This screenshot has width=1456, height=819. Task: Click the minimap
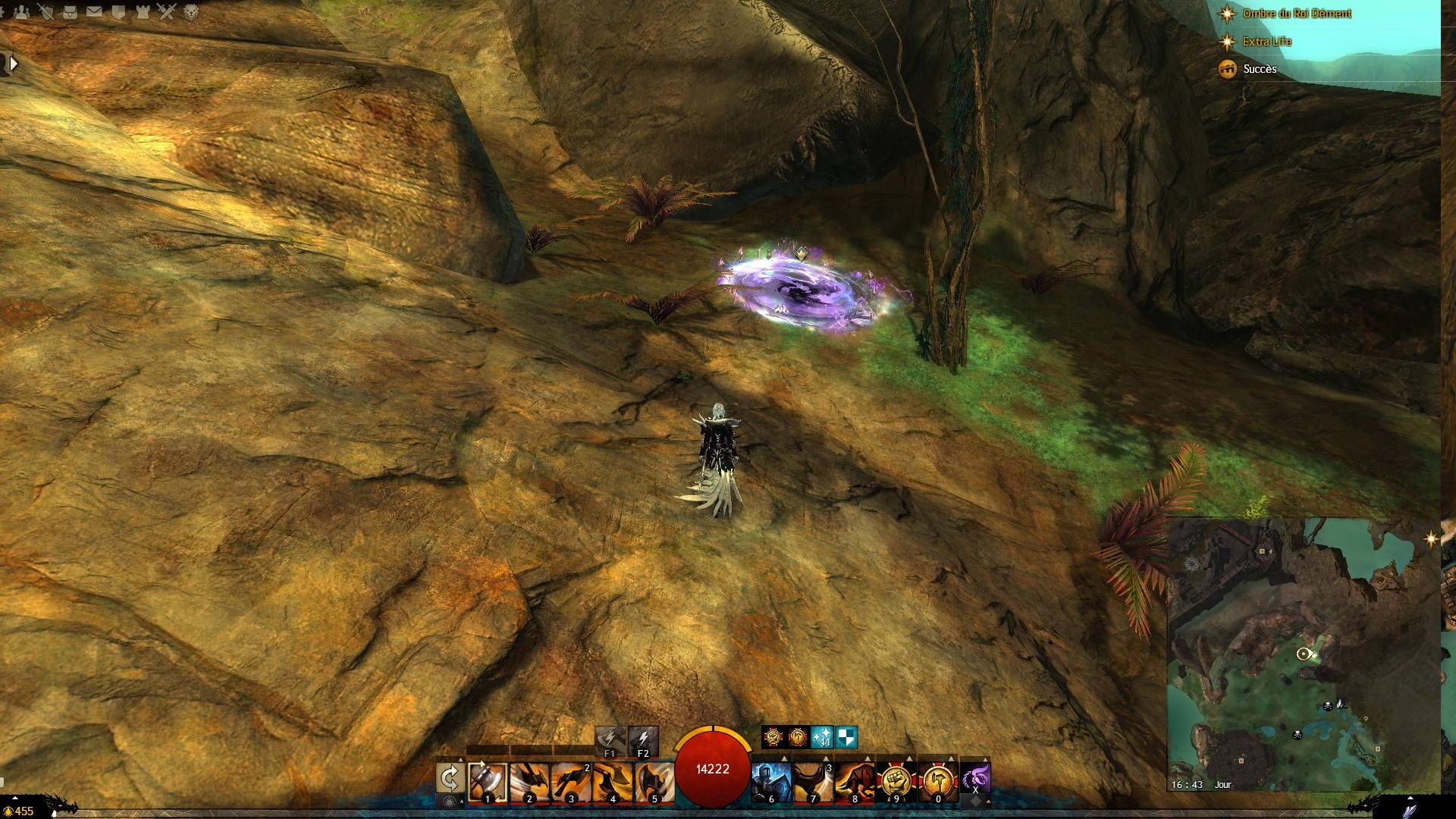click(1303, 654)
